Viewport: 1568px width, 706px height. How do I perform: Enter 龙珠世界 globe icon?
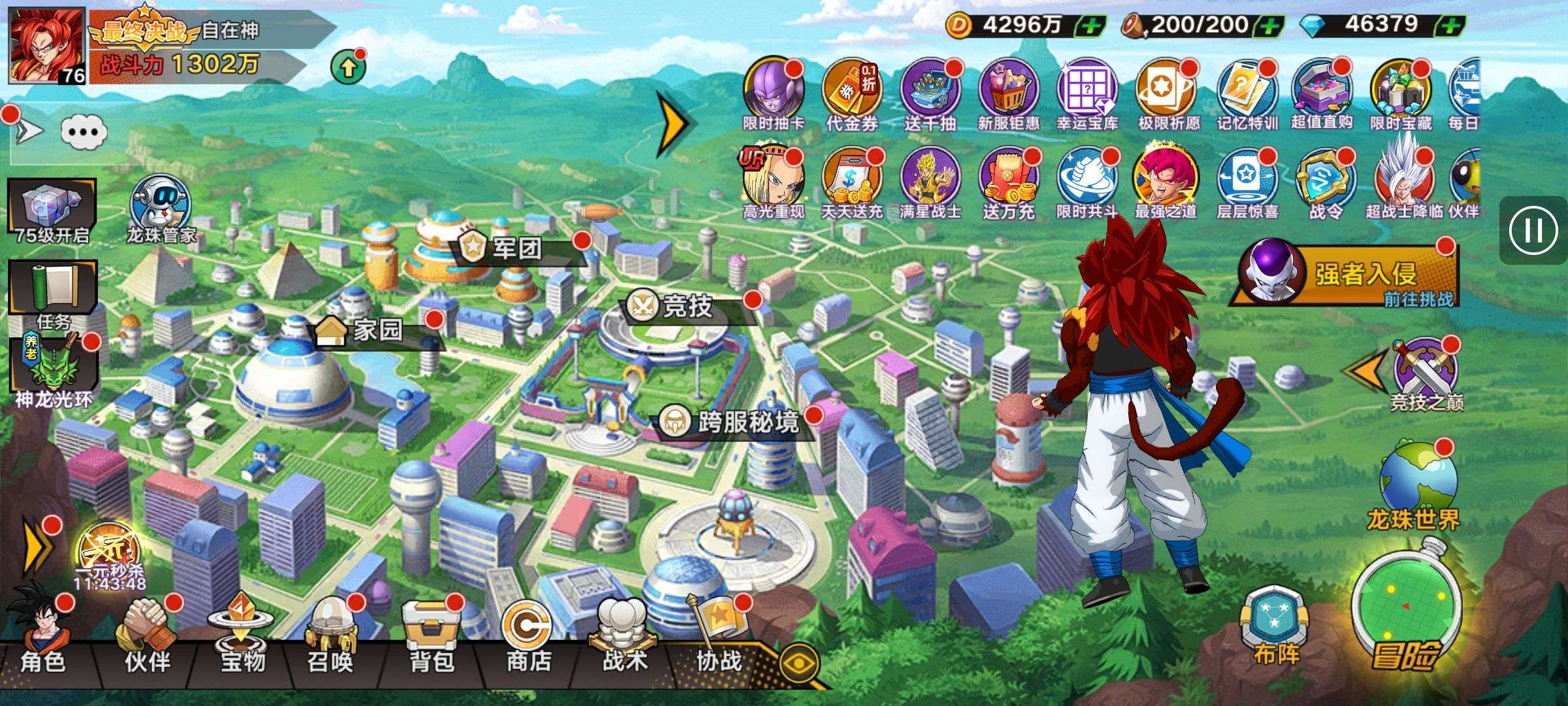[x=1416, y=484]
